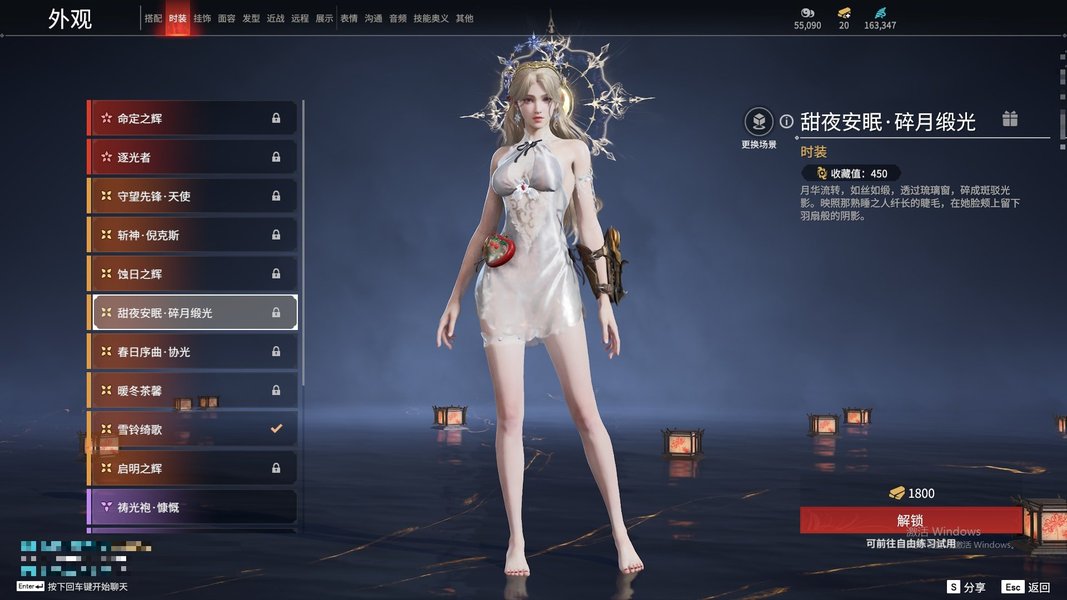
Task: Switch to the 搭配 tab
Action: click(153, 18)
